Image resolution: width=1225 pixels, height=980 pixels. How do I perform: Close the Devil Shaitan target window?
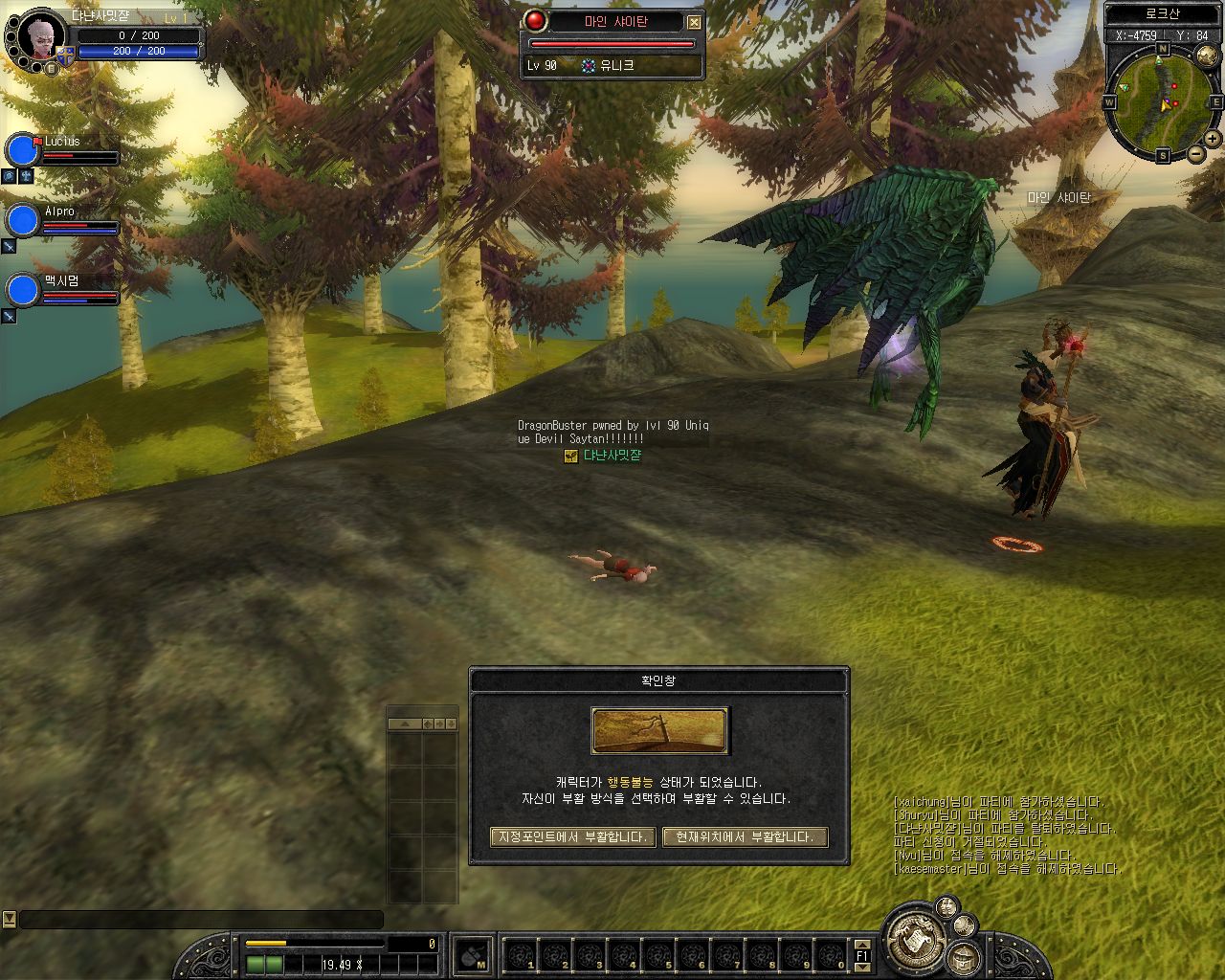(x=694, y=22)
